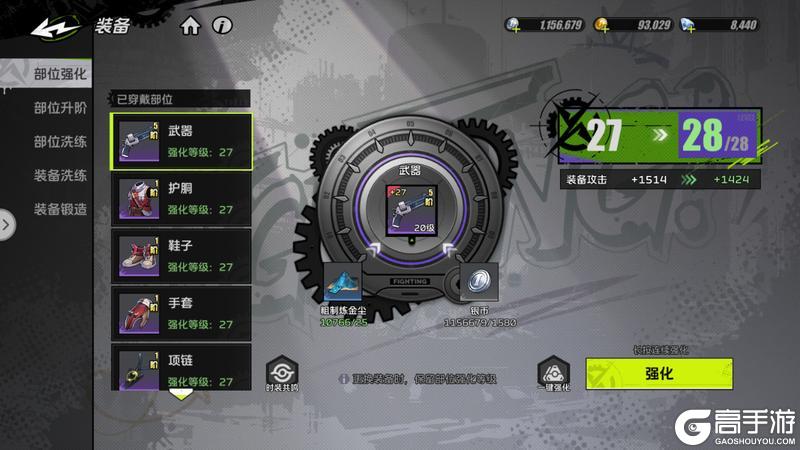Select the 装备洗练 tab
This screenshot has width=800, height=450.
pyautogui.click(x=60, y=175)
